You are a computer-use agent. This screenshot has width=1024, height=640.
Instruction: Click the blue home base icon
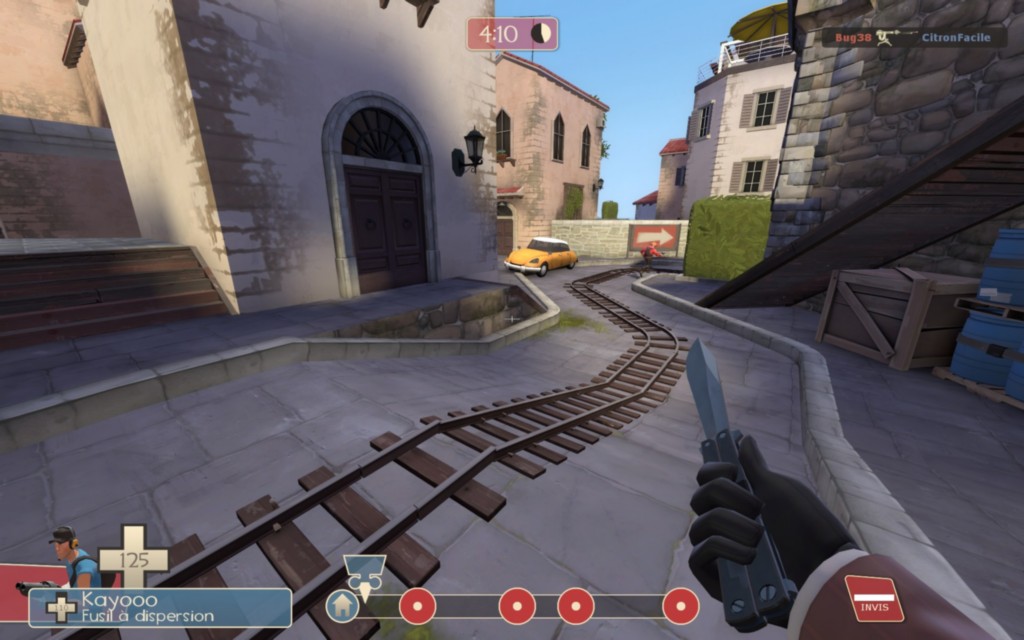tap(342, 606)
